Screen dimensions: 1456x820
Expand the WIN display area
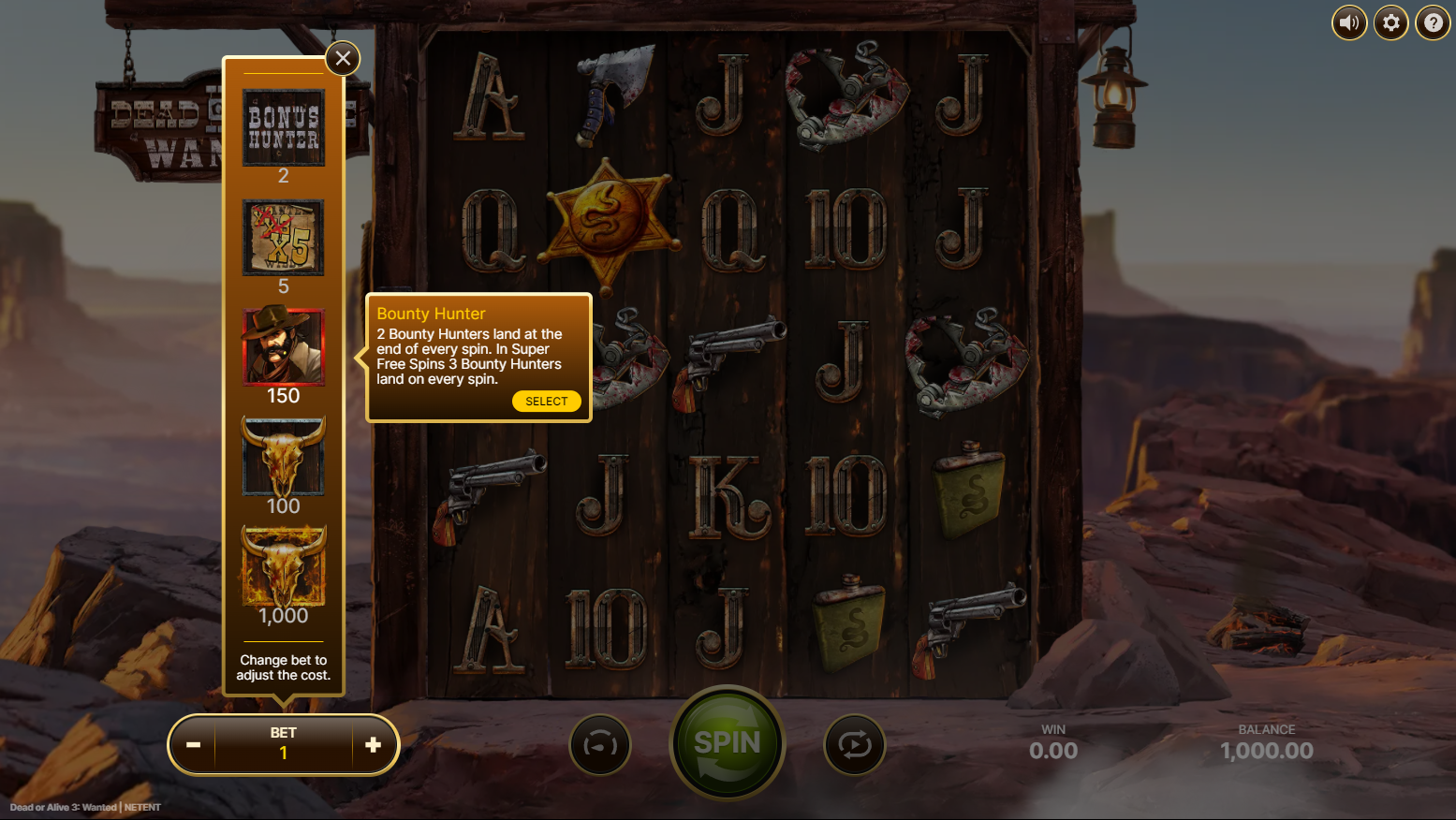click(x=1052, y=741)
